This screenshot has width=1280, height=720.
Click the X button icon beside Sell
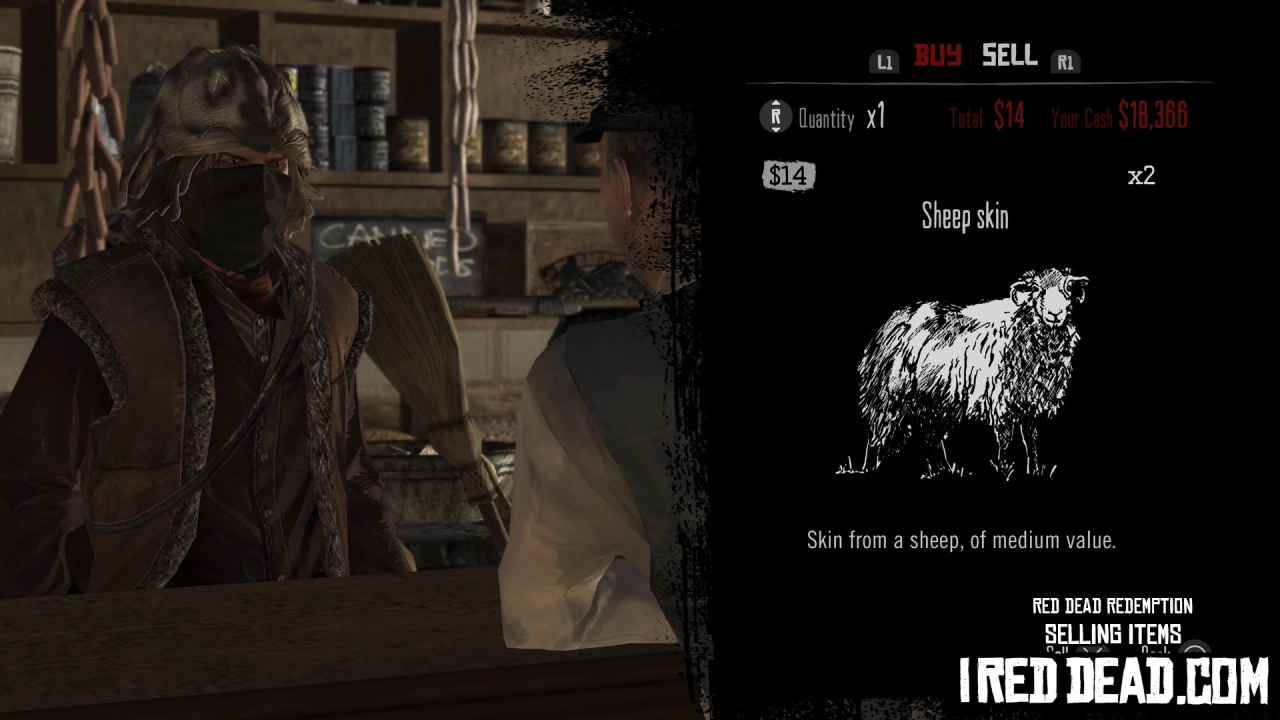(x=1090, y=651)
